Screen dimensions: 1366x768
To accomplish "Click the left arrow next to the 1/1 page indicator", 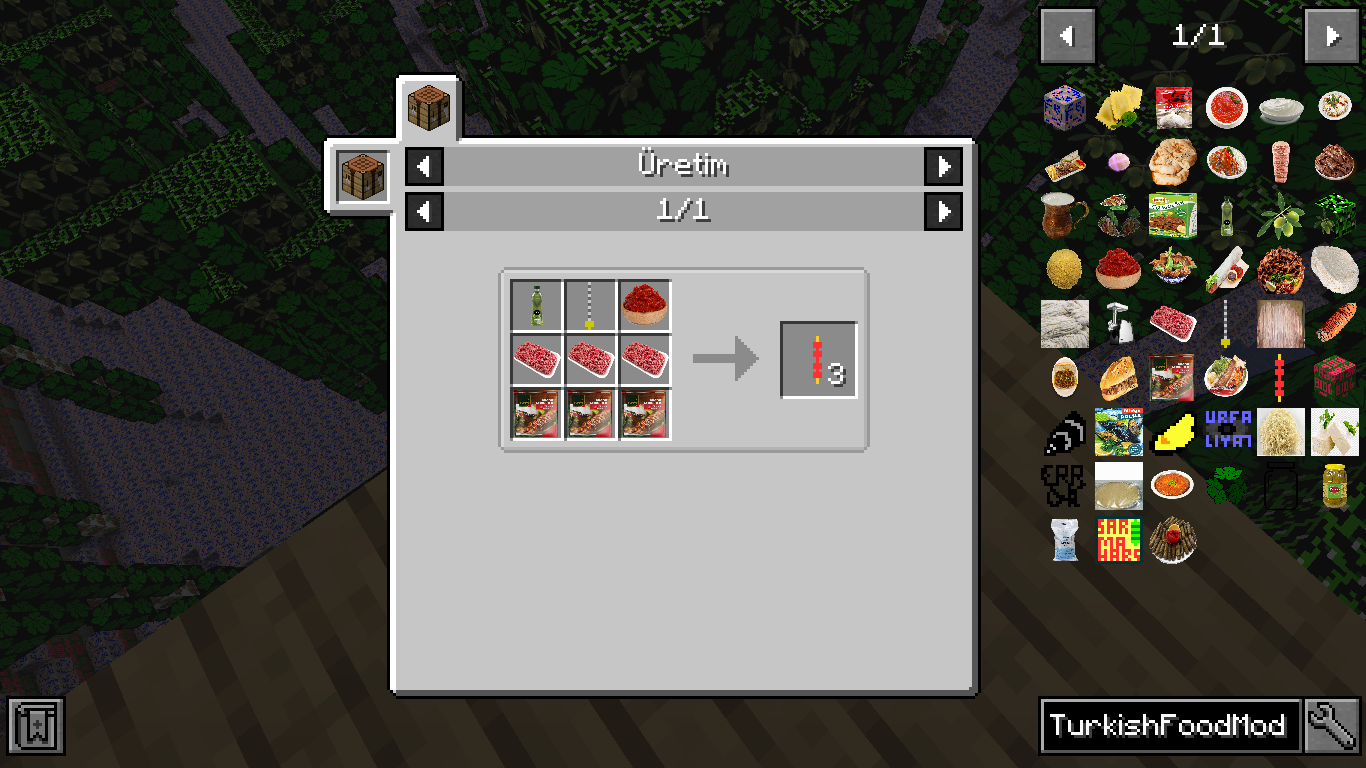I will 423,211.
